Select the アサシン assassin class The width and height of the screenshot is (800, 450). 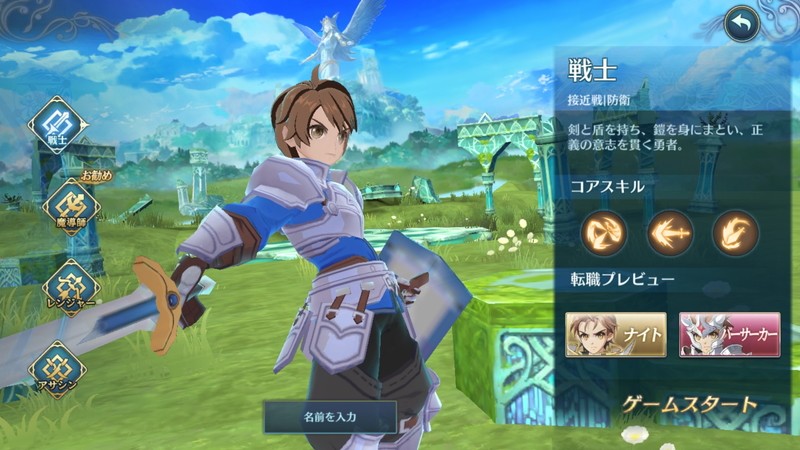[58, 369]
